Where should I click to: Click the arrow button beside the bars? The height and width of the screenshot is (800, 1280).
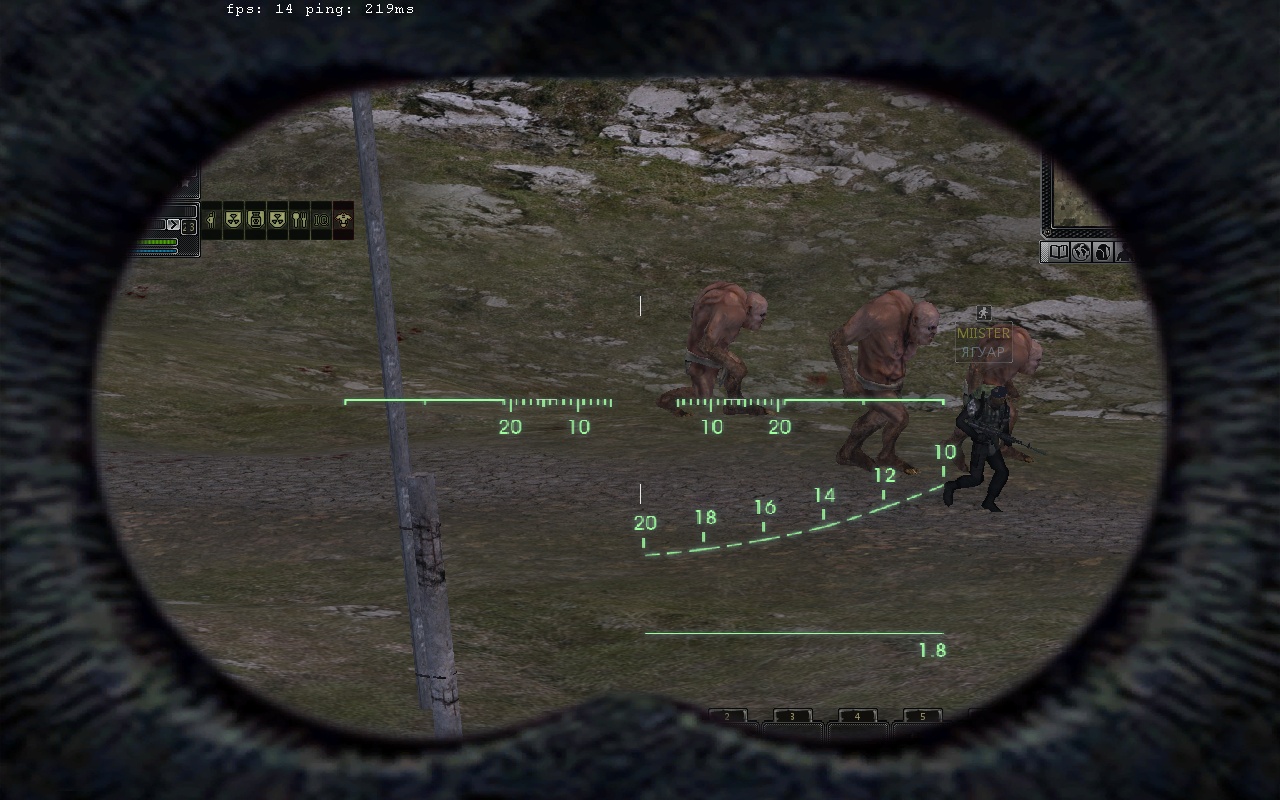[173, 225]
